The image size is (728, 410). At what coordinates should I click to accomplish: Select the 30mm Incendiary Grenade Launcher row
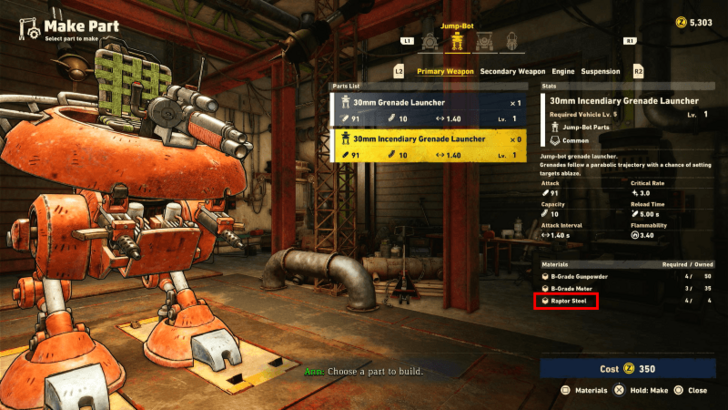pyautogui.click(x=427, y=146)
